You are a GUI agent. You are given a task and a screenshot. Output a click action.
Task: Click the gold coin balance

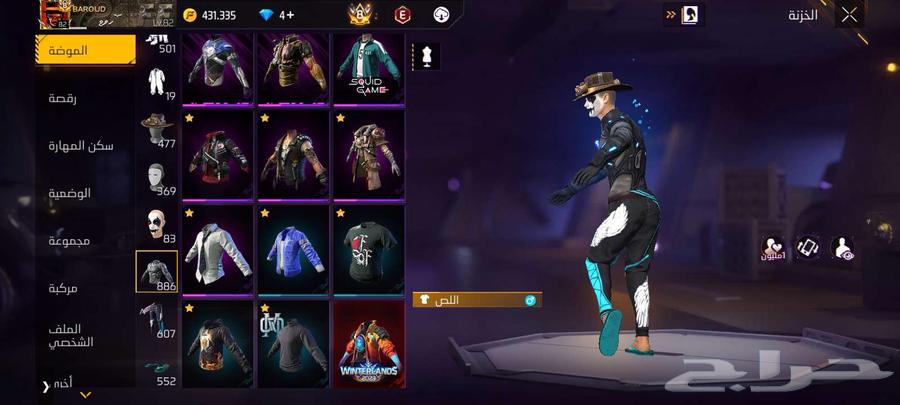[210, 15]
